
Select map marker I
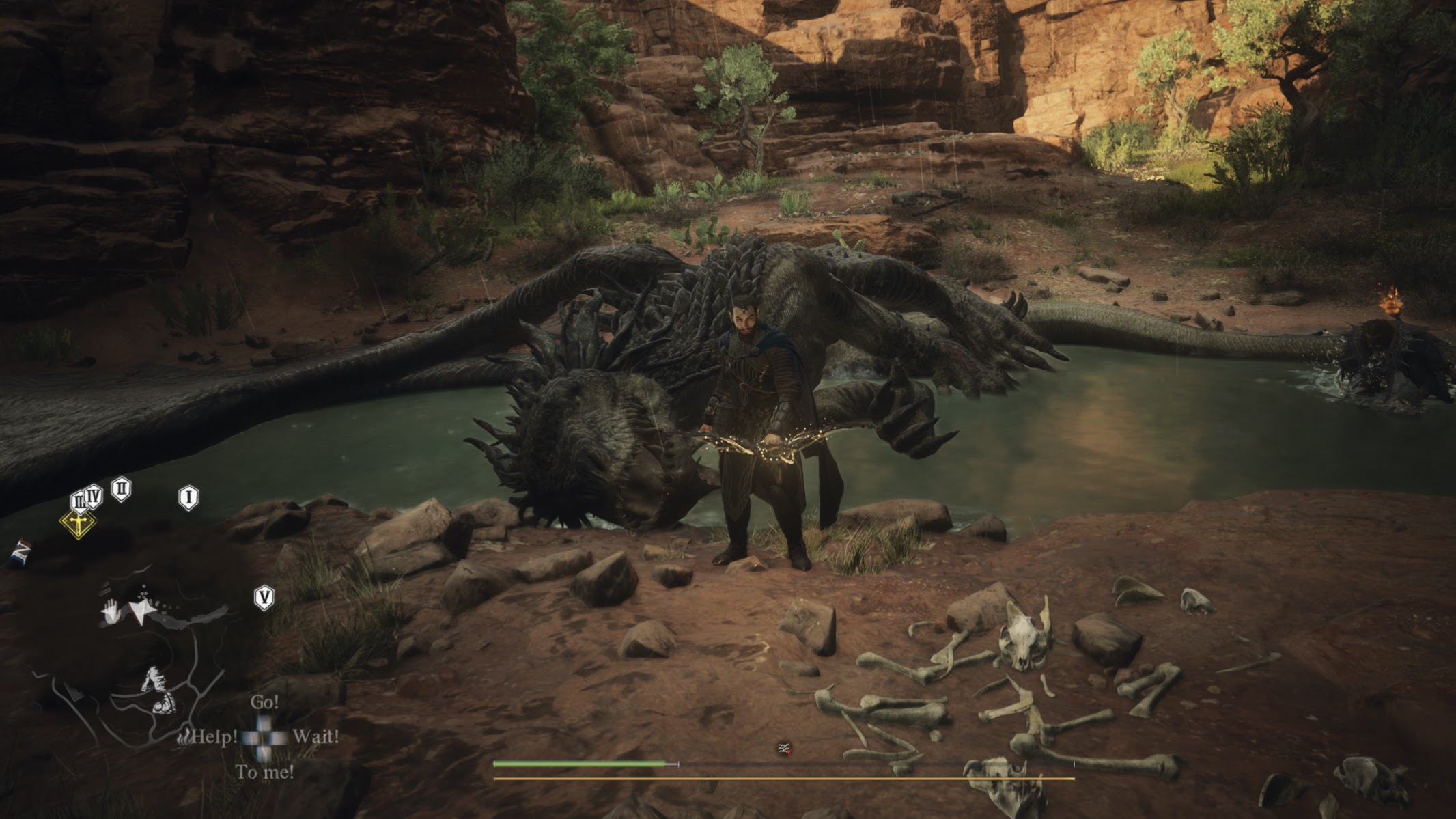tap(188, 497)
